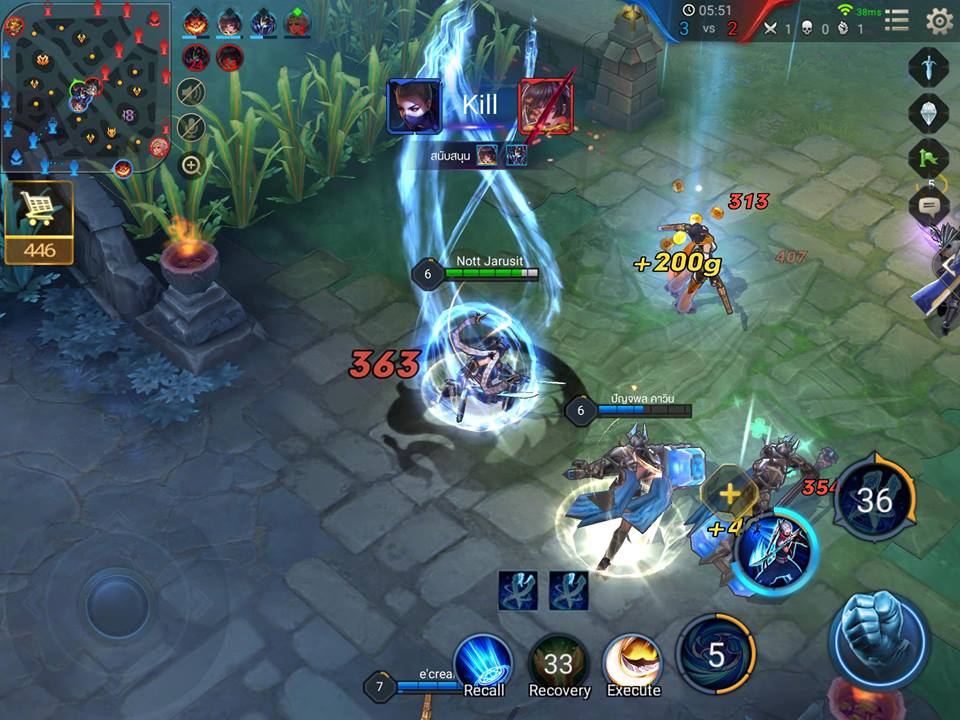This screenshot has width=960, height=720.
Task: Toggle the muted microphone icon
Action: [191, 128]
